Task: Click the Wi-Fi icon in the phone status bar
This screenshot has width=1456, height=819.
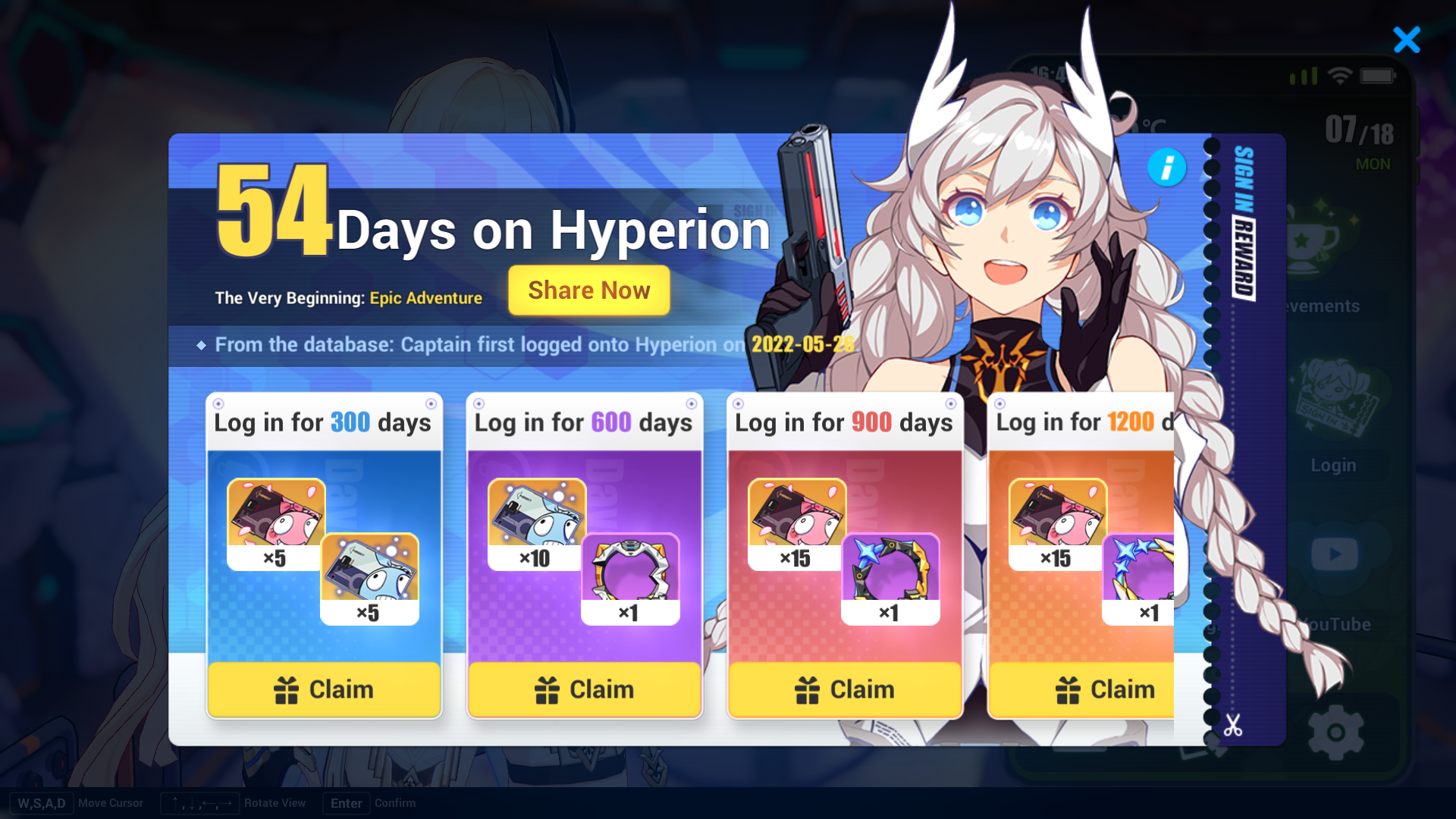Action: coord(1340,76)
